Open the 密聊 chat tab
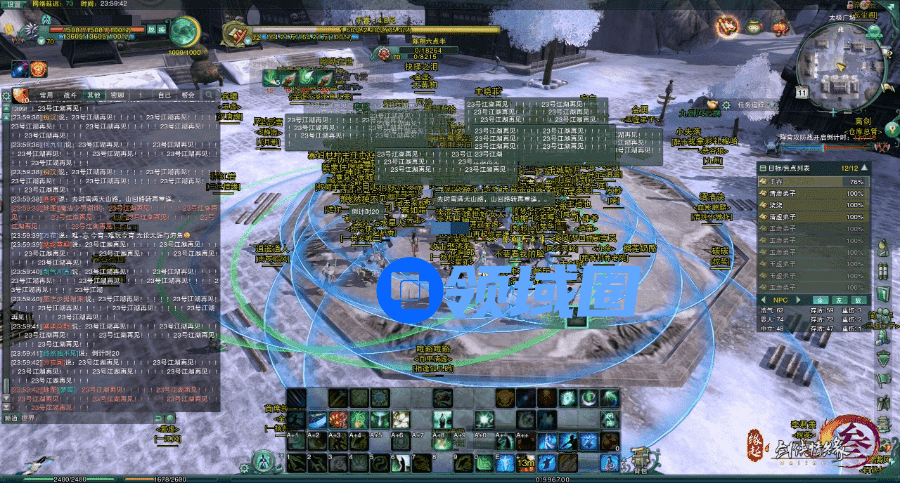 (x=117, y=95)
